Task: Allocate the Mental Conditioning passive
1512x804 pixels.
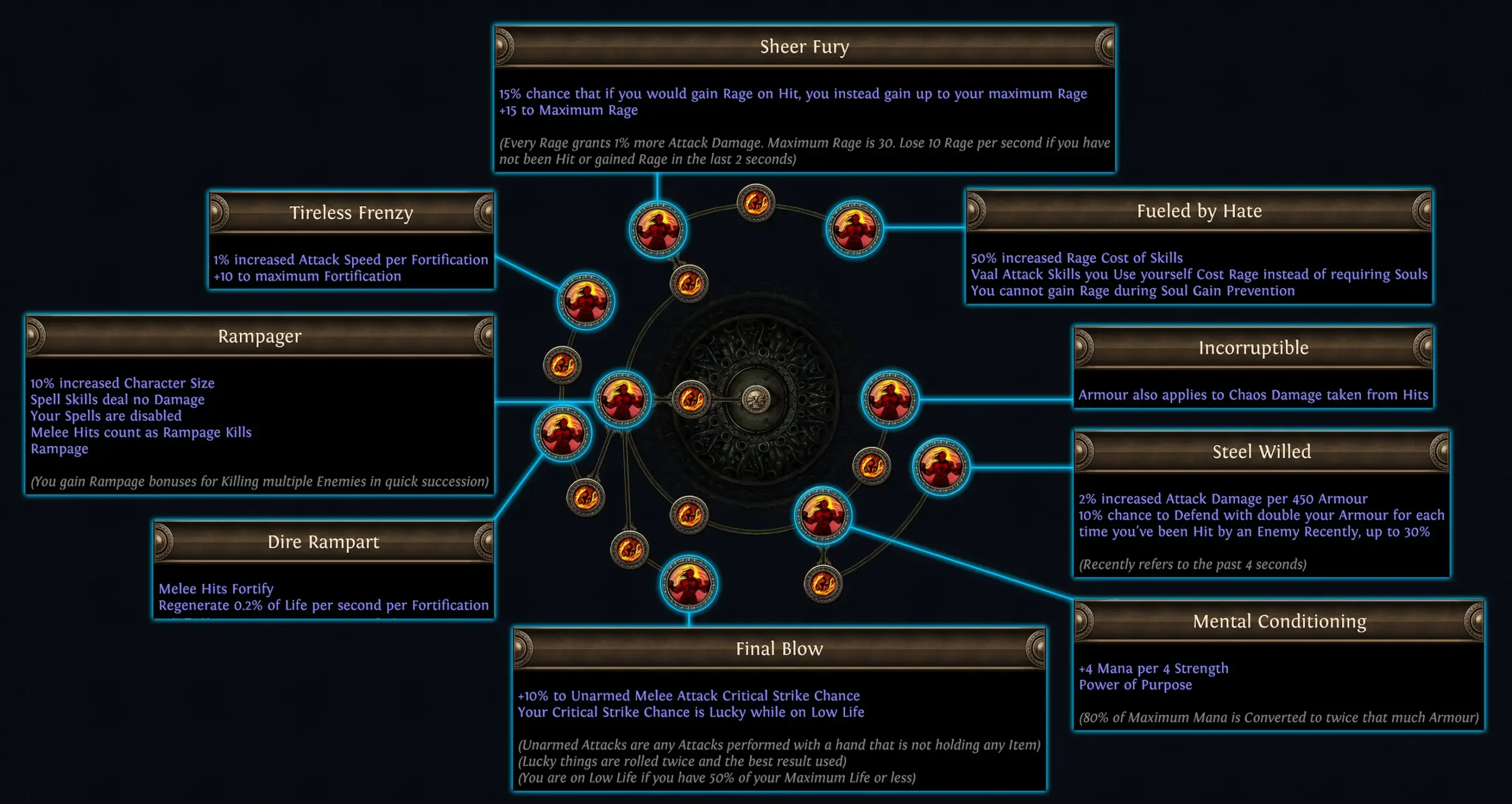Action: pyautogui.click(x=822, y=515)
